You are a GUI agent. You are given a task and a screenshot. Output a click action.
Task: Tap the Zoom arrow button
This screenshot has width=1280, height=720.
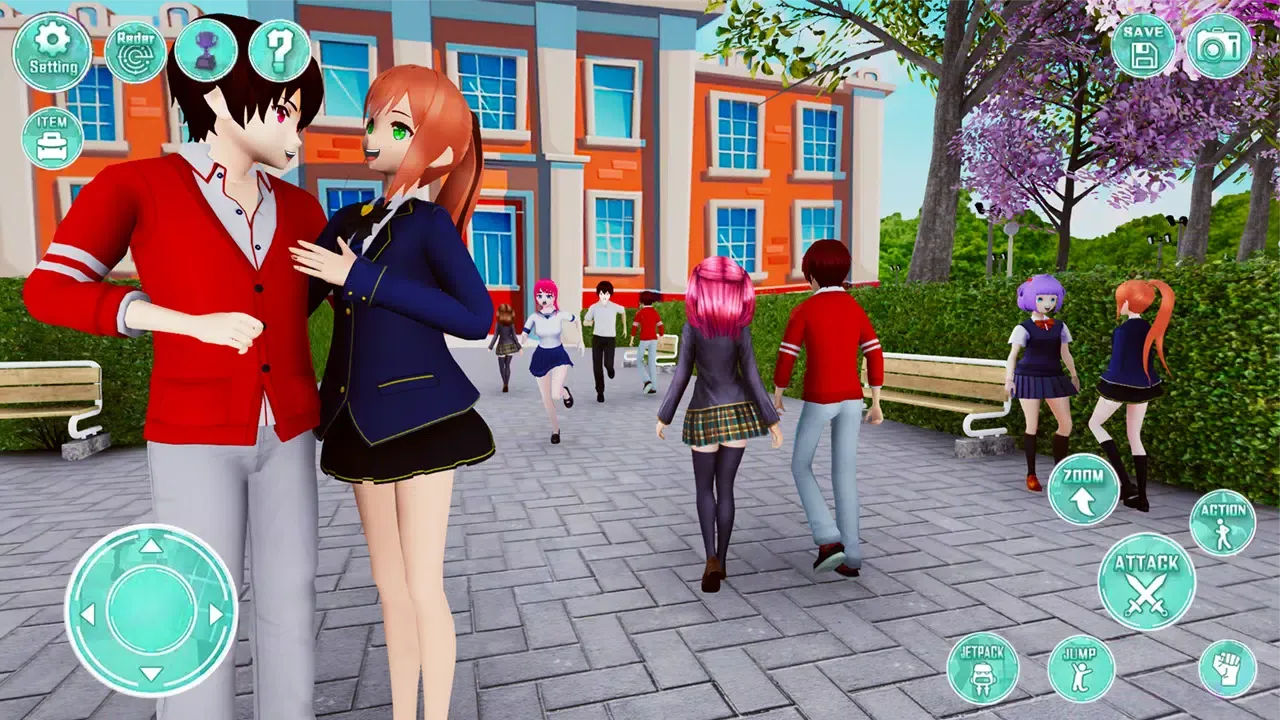point(1083,489)
